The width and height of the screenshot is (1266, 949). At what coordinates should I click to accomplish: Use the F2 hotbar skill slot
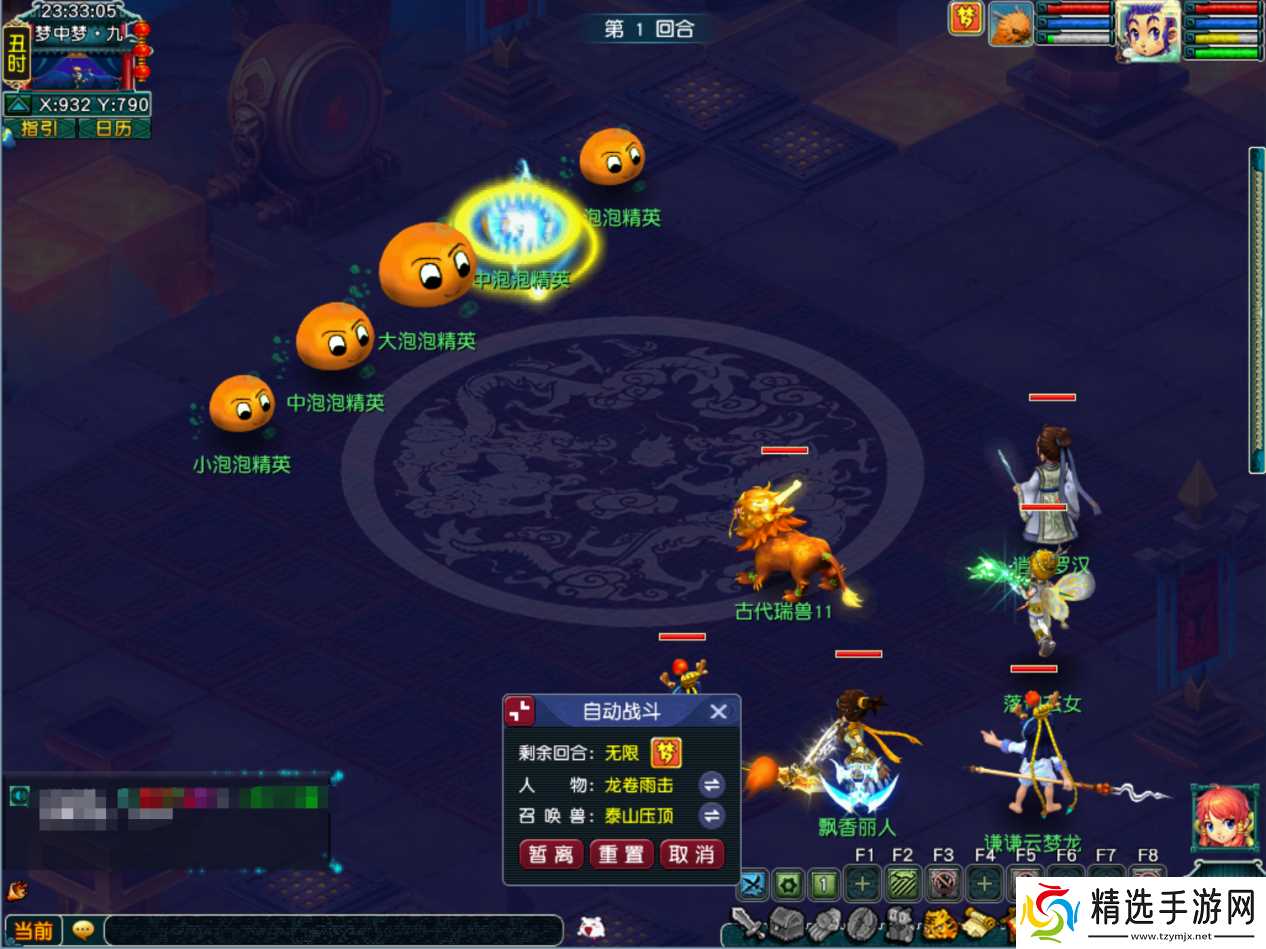point(902,884)
